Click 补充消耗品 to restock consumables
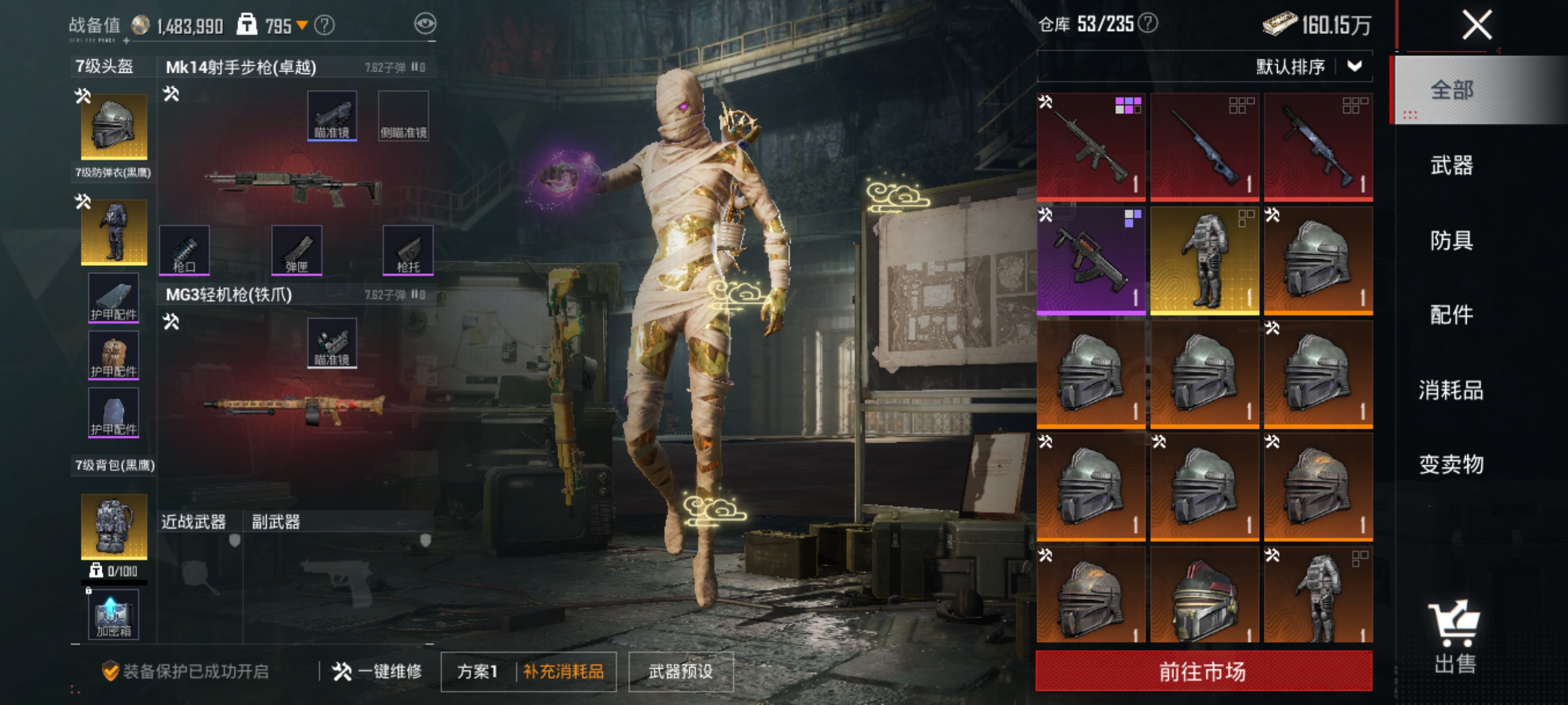This screenshot has width=1568, height=705. tap(564, 671)
